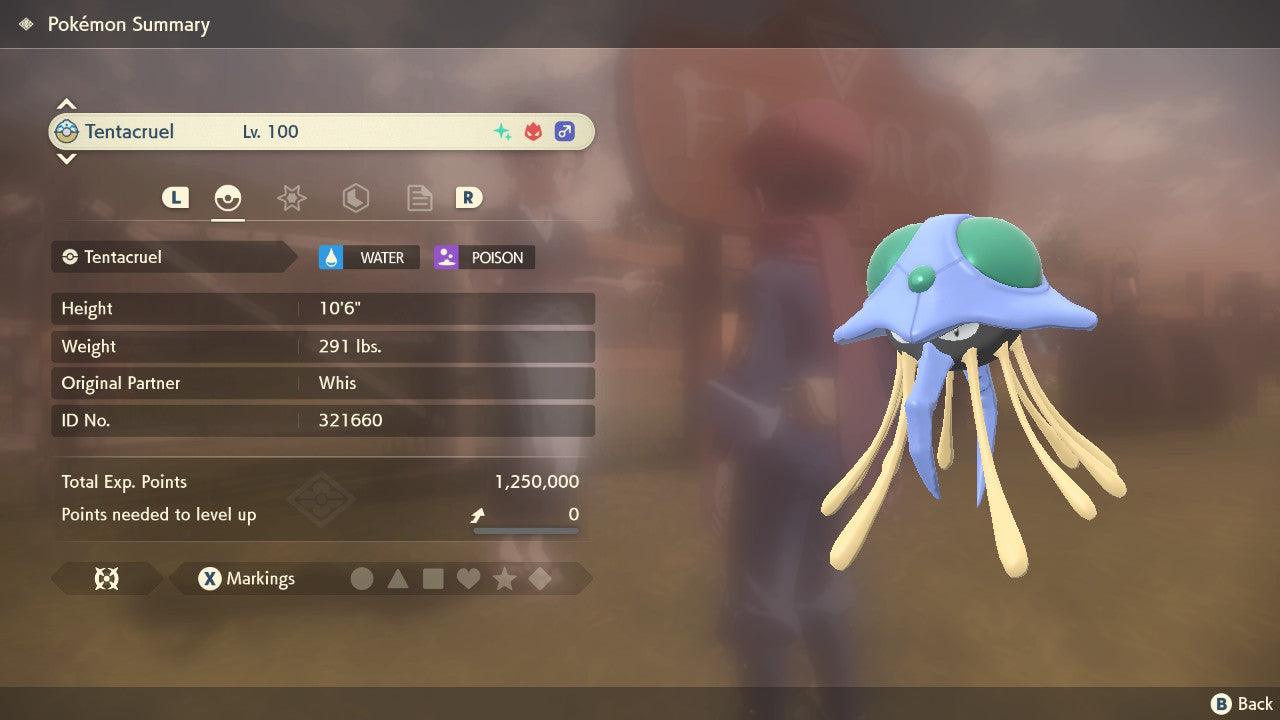Show the notepad memo tab
1280x720 pixels.
click(x=419, y=198)
